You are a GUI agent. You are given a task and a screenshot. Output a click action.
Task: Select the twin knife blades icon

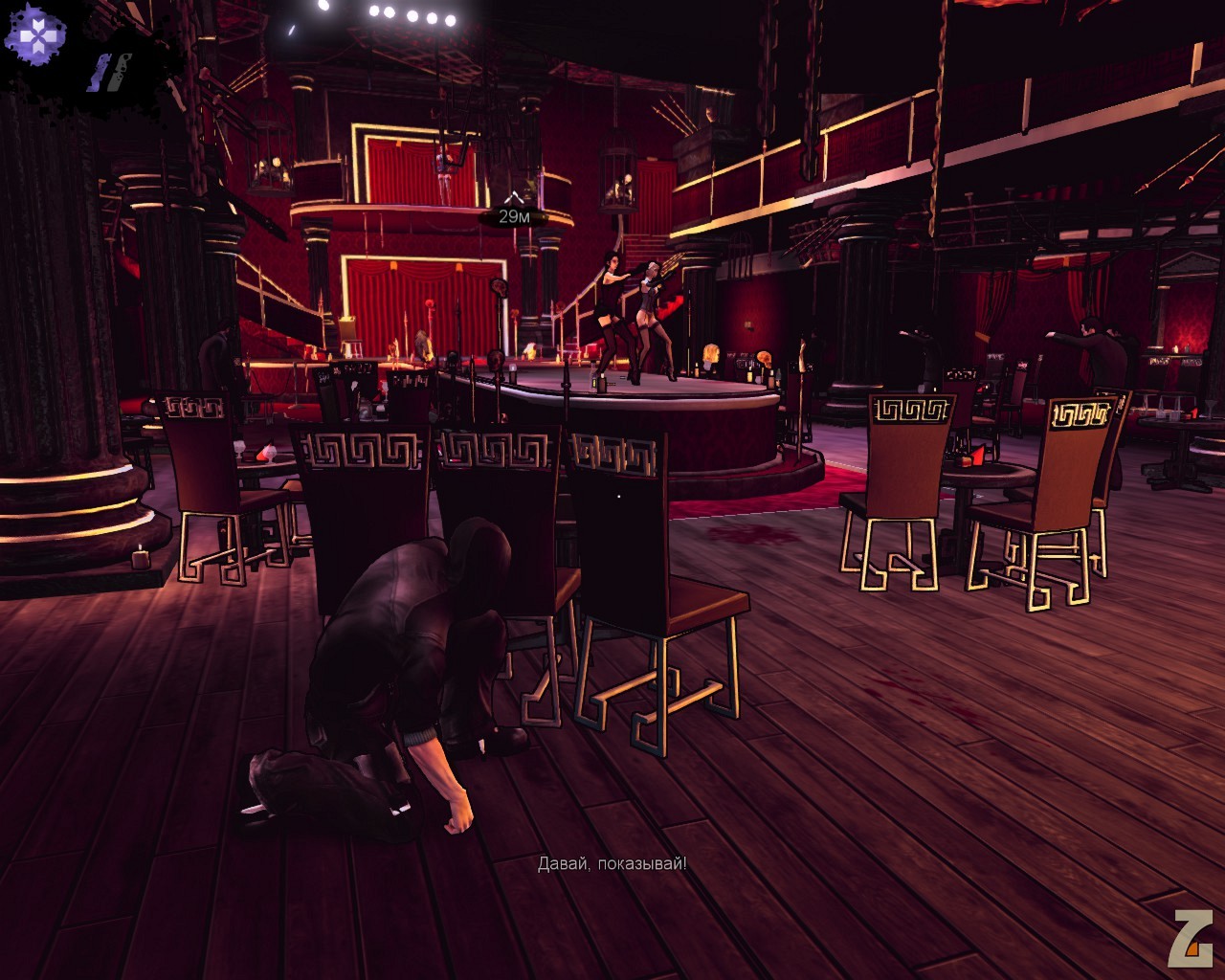111,73
